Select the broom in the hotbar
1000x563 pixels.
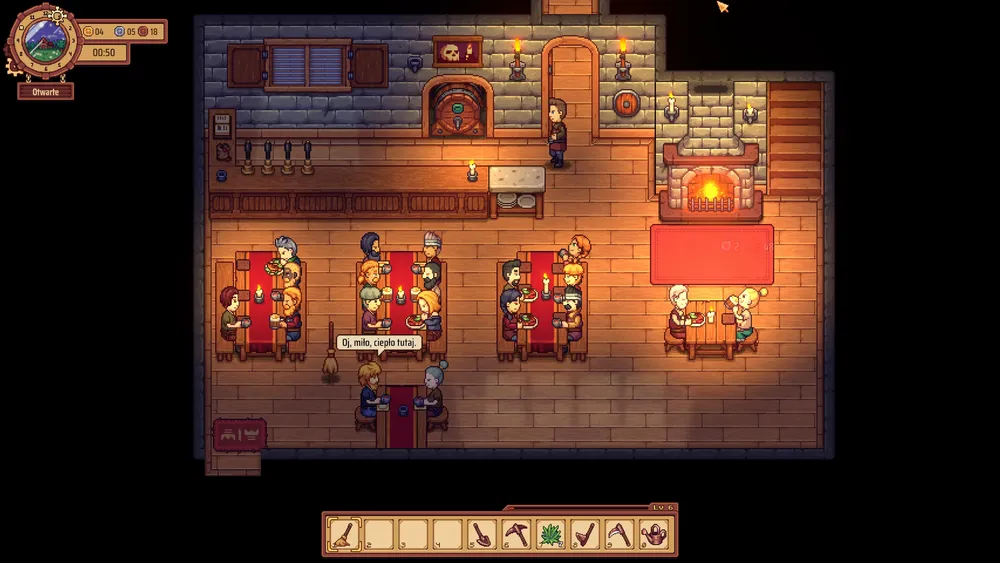coord(344,535)
